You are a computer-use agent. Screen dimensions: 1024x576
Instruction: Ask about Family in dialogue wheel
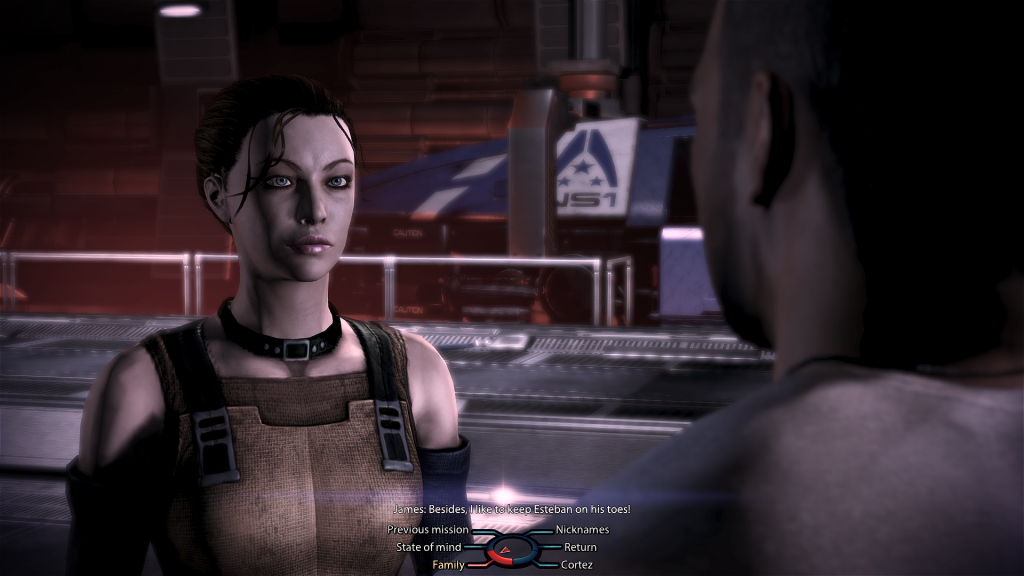tap(448, 565)
